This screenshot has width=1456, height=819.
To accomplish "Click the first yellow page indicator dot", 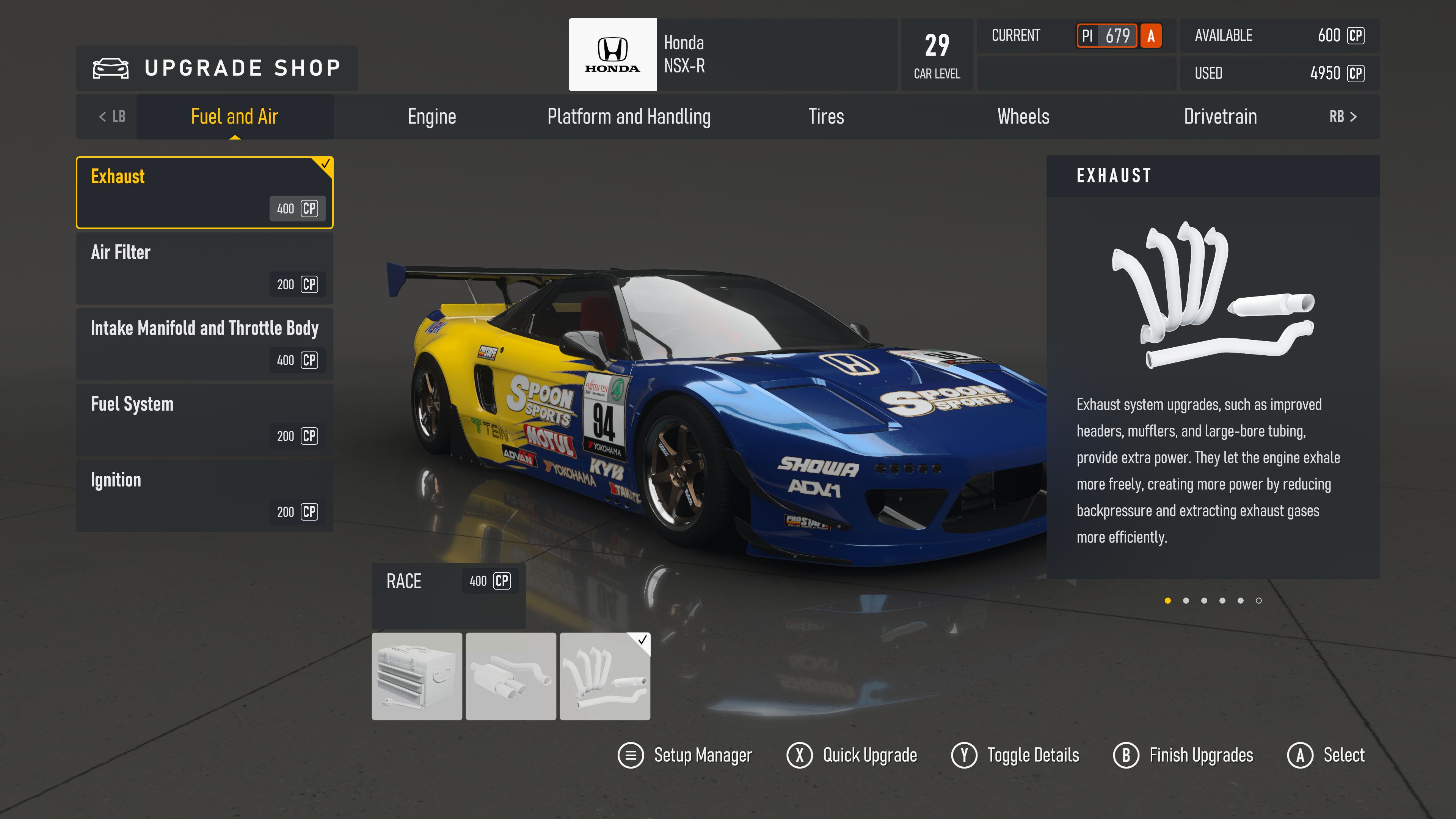I will click(1168, 601).
